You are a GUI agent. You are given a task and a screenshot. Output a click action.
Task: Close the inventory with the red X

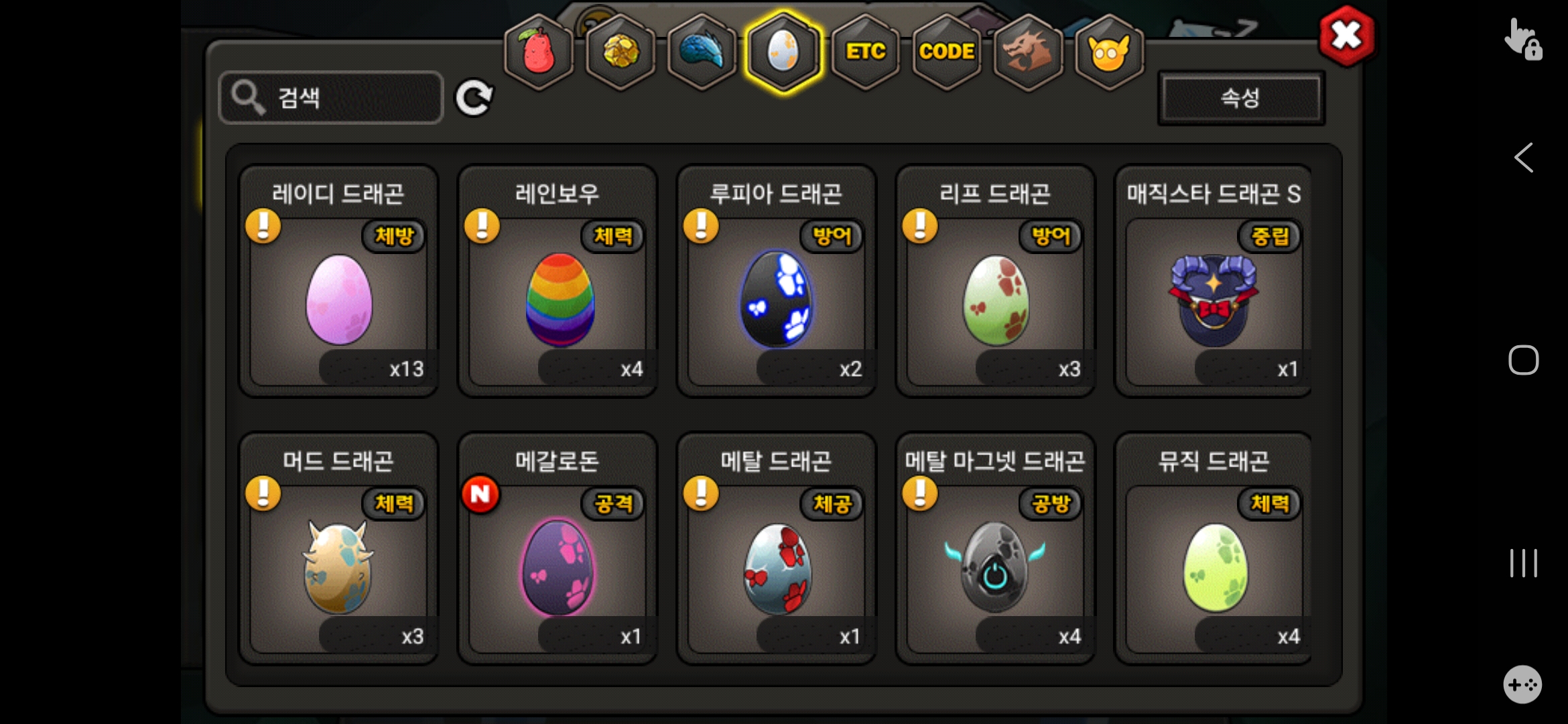[x=1346, y=36]
